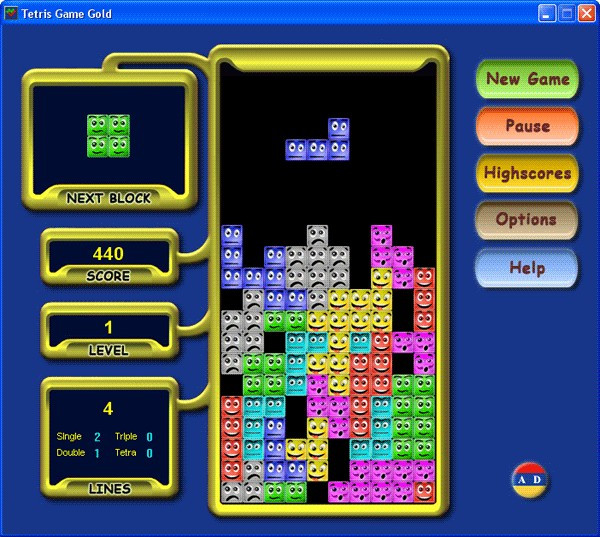This screenshot has height=537, width=600.
Task: Open the Highscores list
Action: tap(527, 172)
